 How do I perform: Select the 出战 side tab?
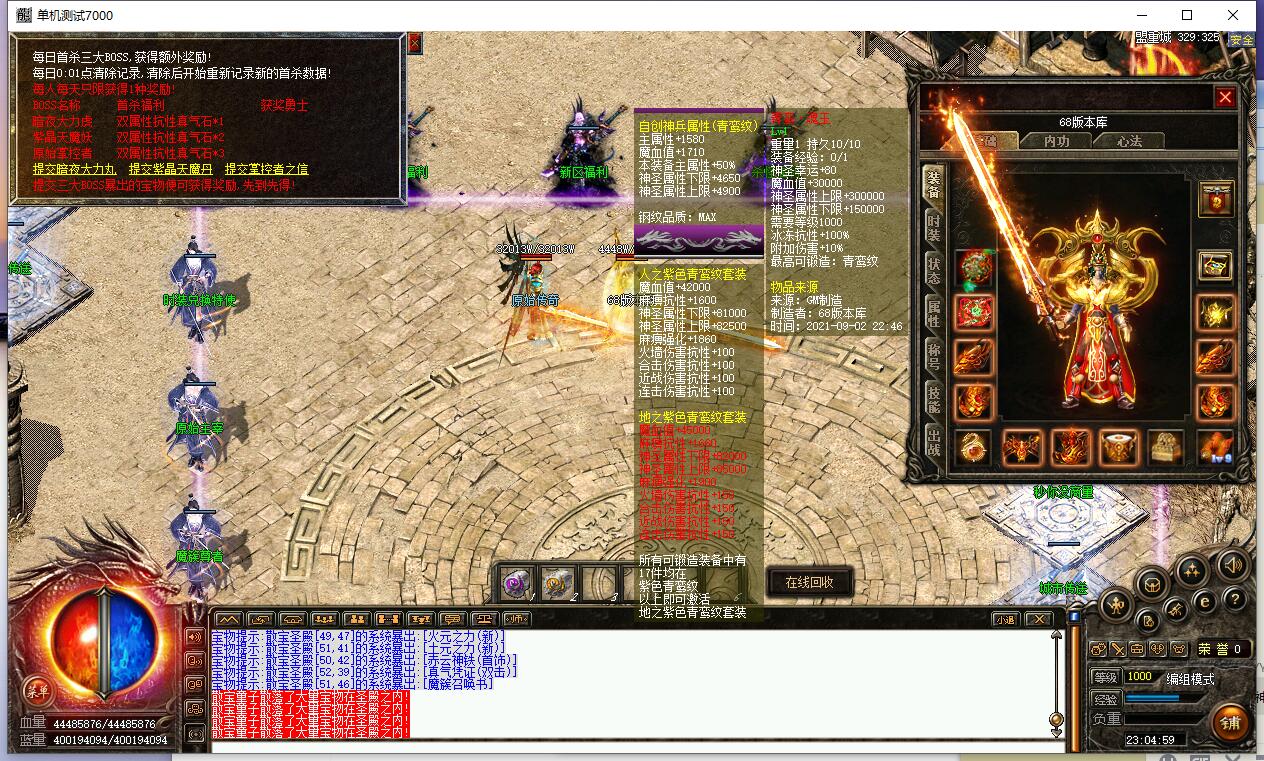933,440
